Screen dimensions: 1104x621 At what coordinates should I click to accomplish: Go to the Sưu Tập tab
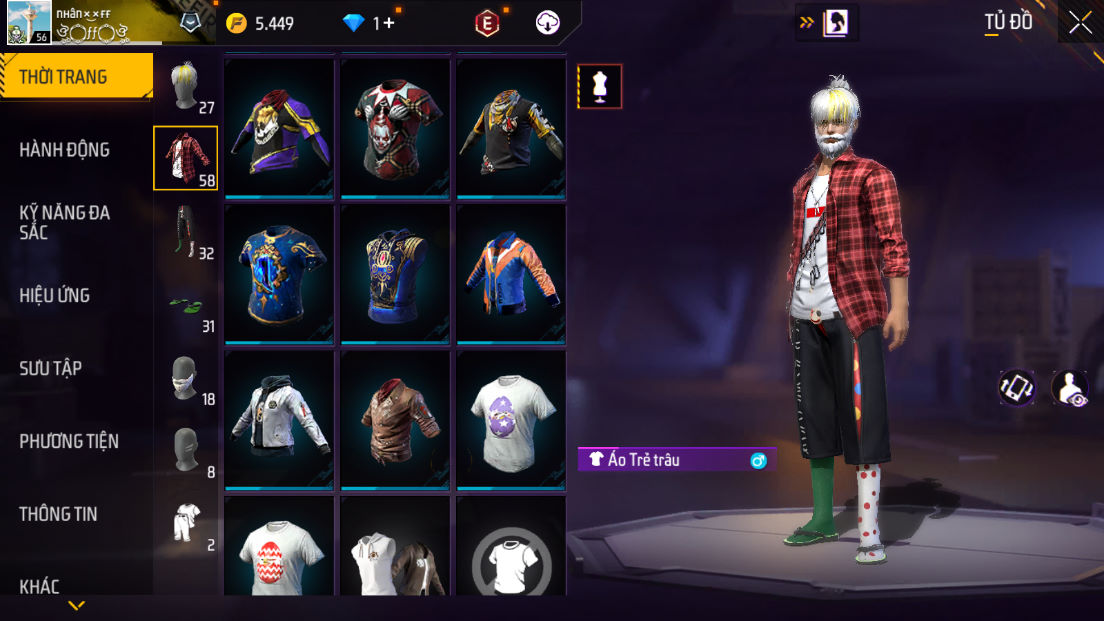point(51,368)
